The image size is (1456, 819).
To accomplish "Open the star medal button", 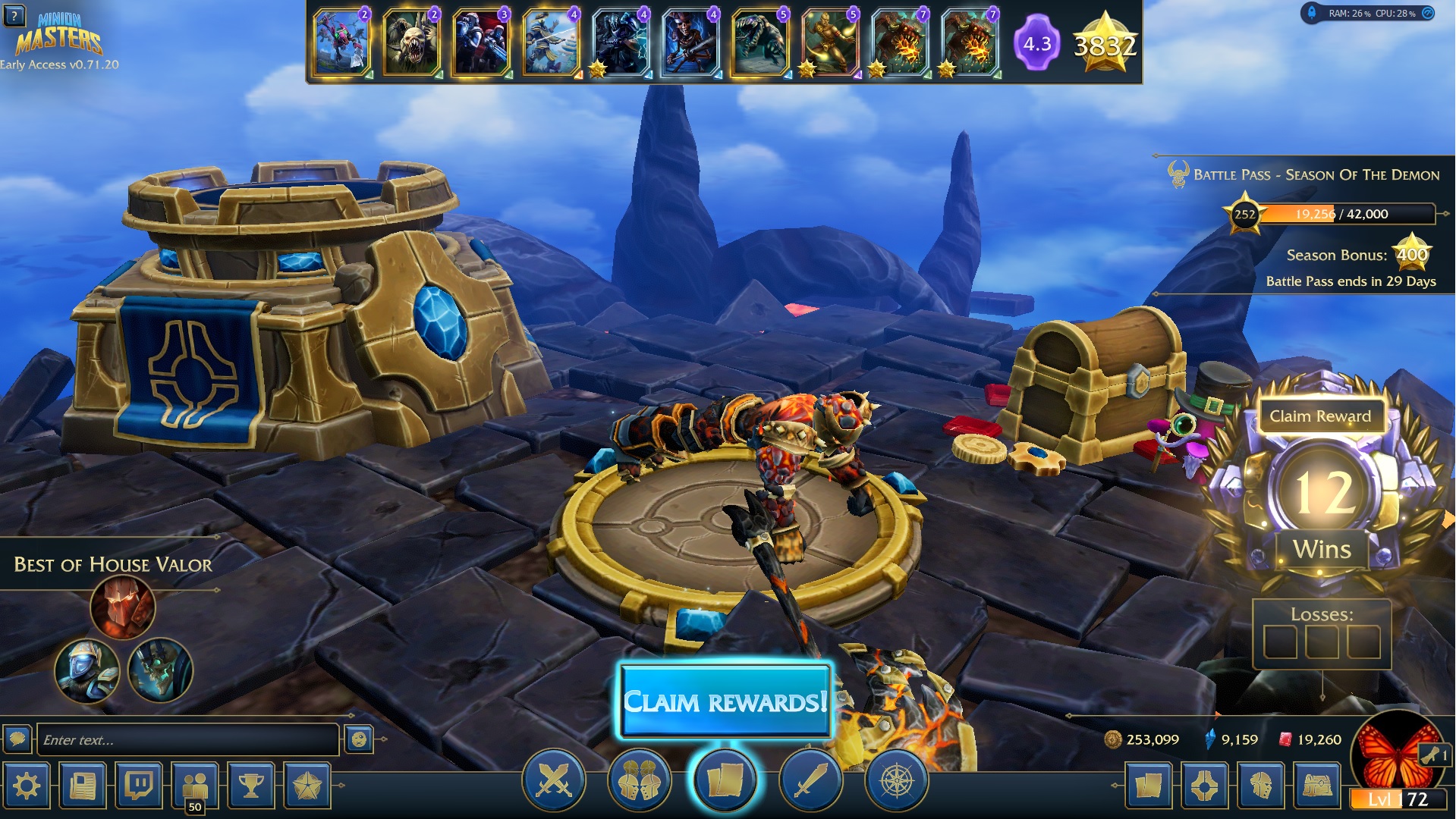I will click(x=307, y=786).
